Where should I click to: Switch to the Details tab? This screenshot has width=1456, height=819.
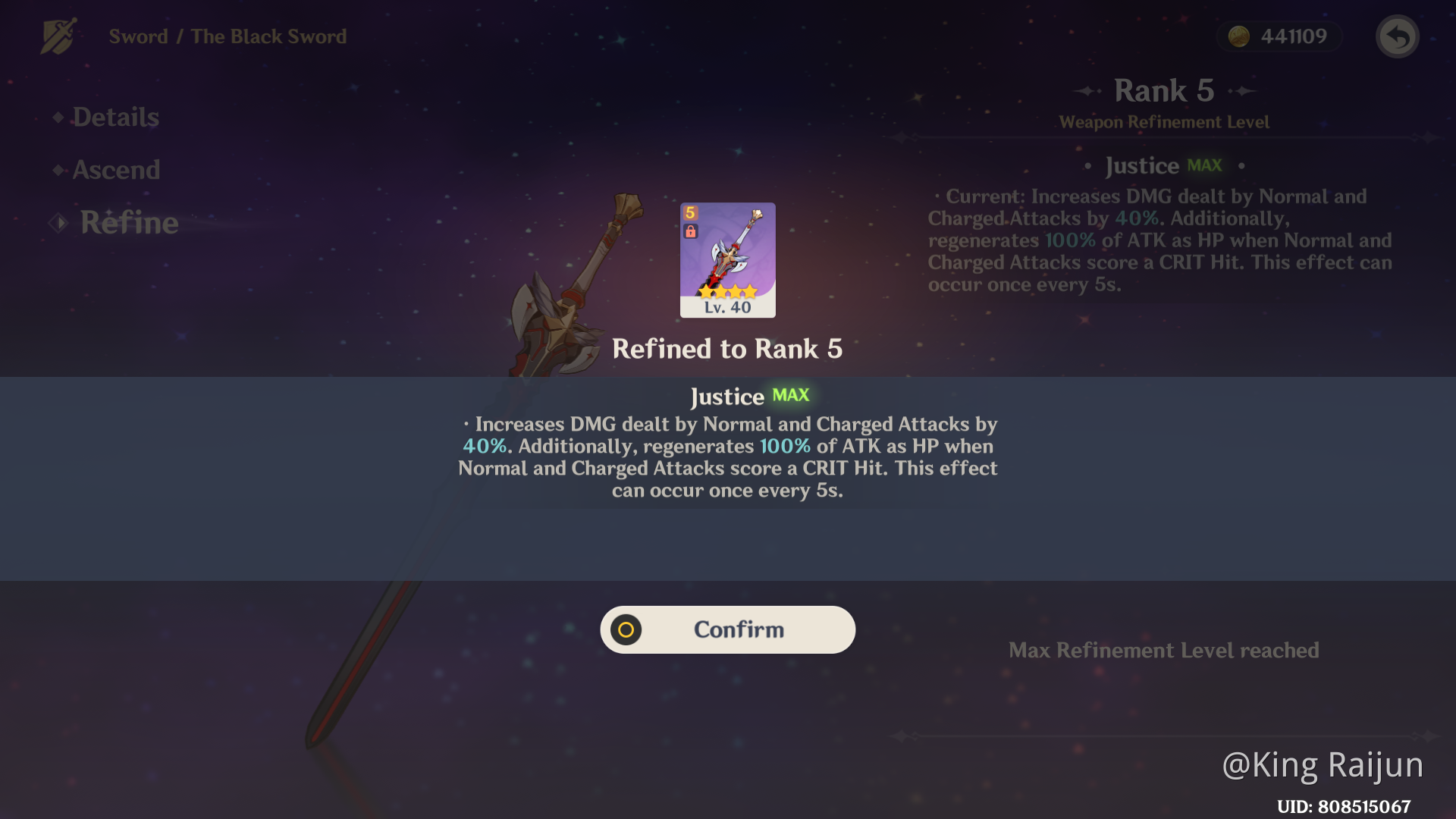115,118
